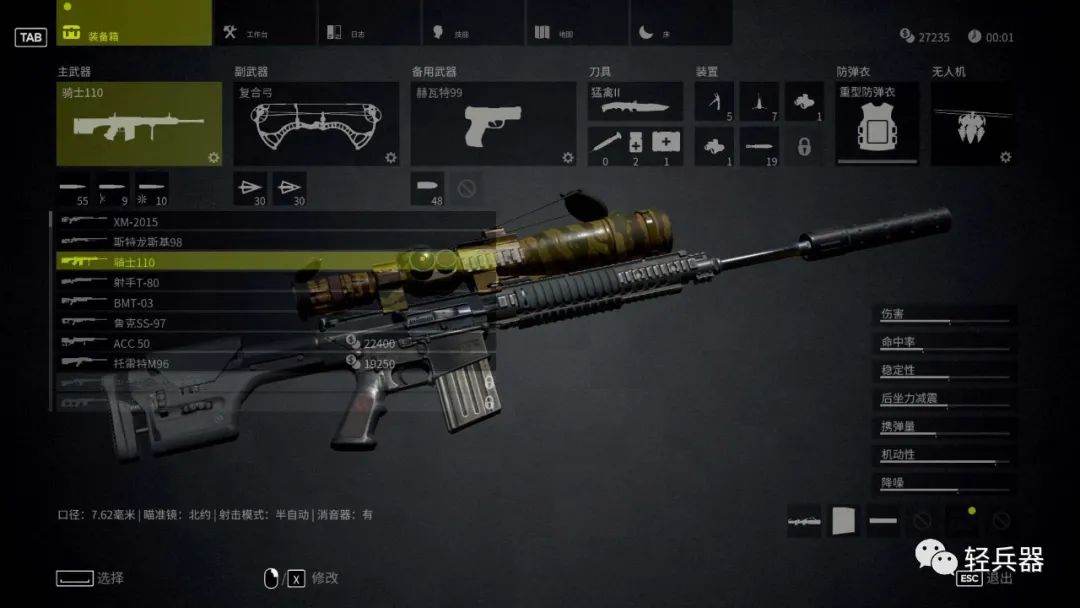Select the pistol ammo slot showing 48
Image resolution: width=1080 pixels, height=608 pixels.
coord(428,188)
